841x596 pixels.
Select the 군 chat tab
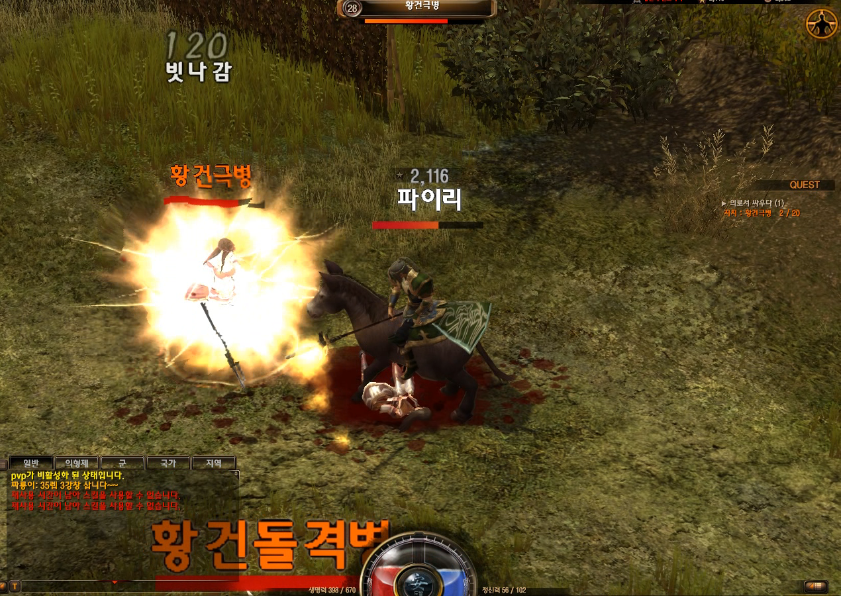[x=121, y=463]
